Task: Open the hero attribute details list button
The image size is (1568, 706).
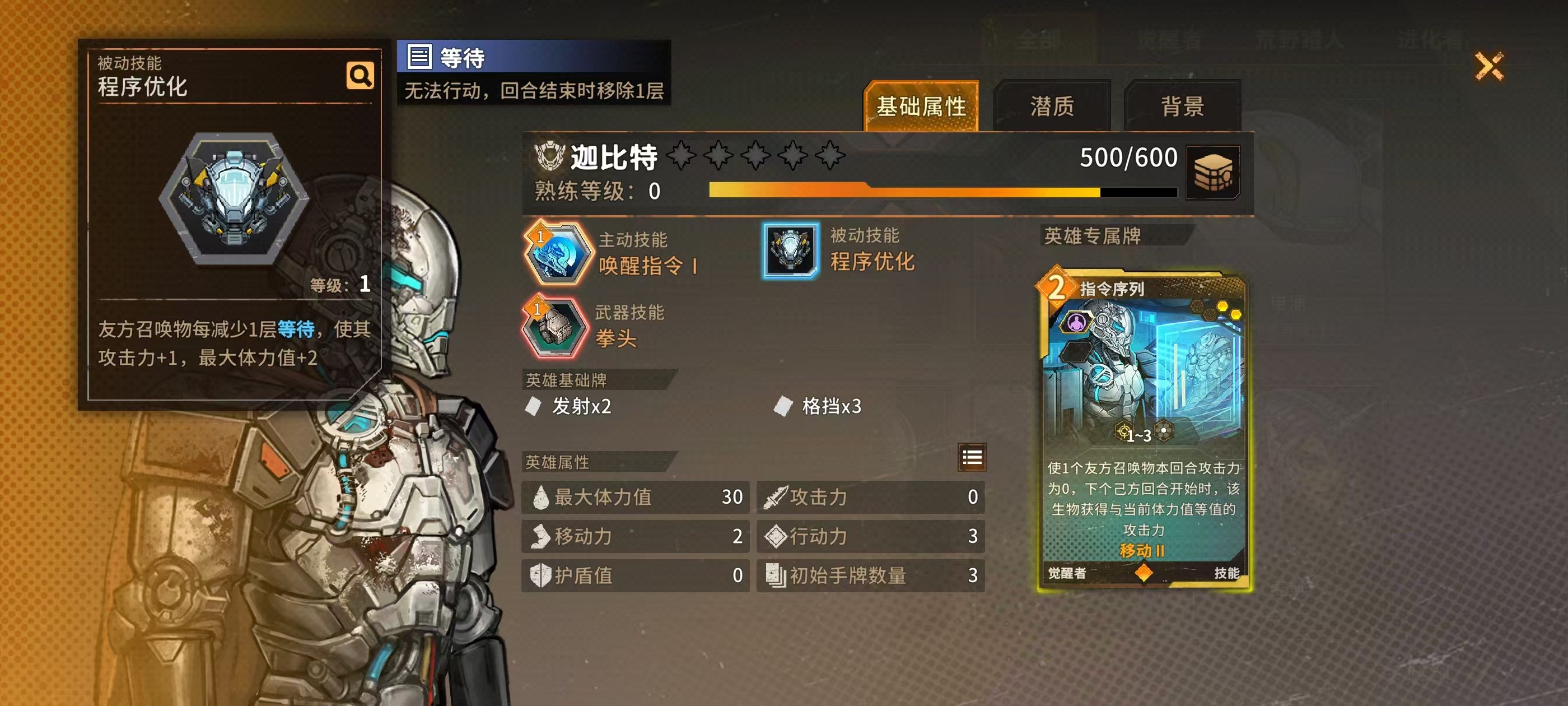Action: pos(972,457)
